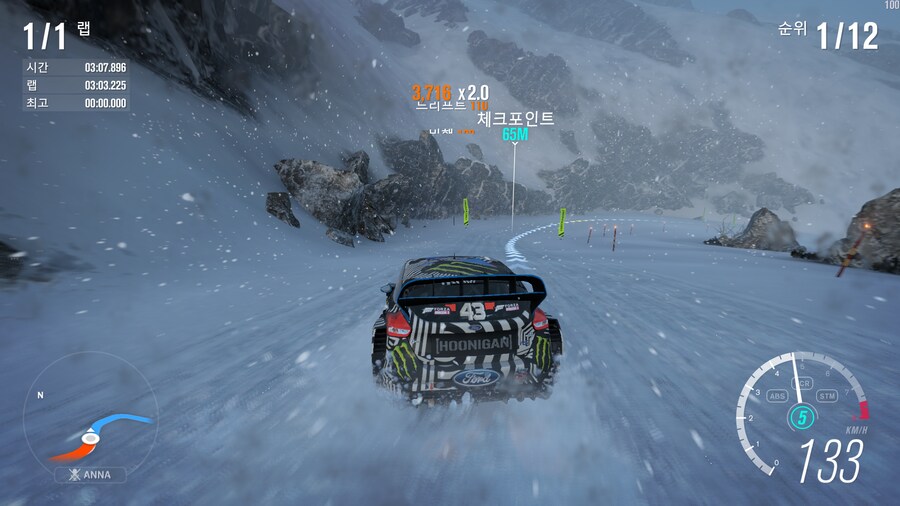The width and height of the screenshot is (900, 506).
Task: Click the TCR indicator on the speedometer
Action: click(801, 385)
